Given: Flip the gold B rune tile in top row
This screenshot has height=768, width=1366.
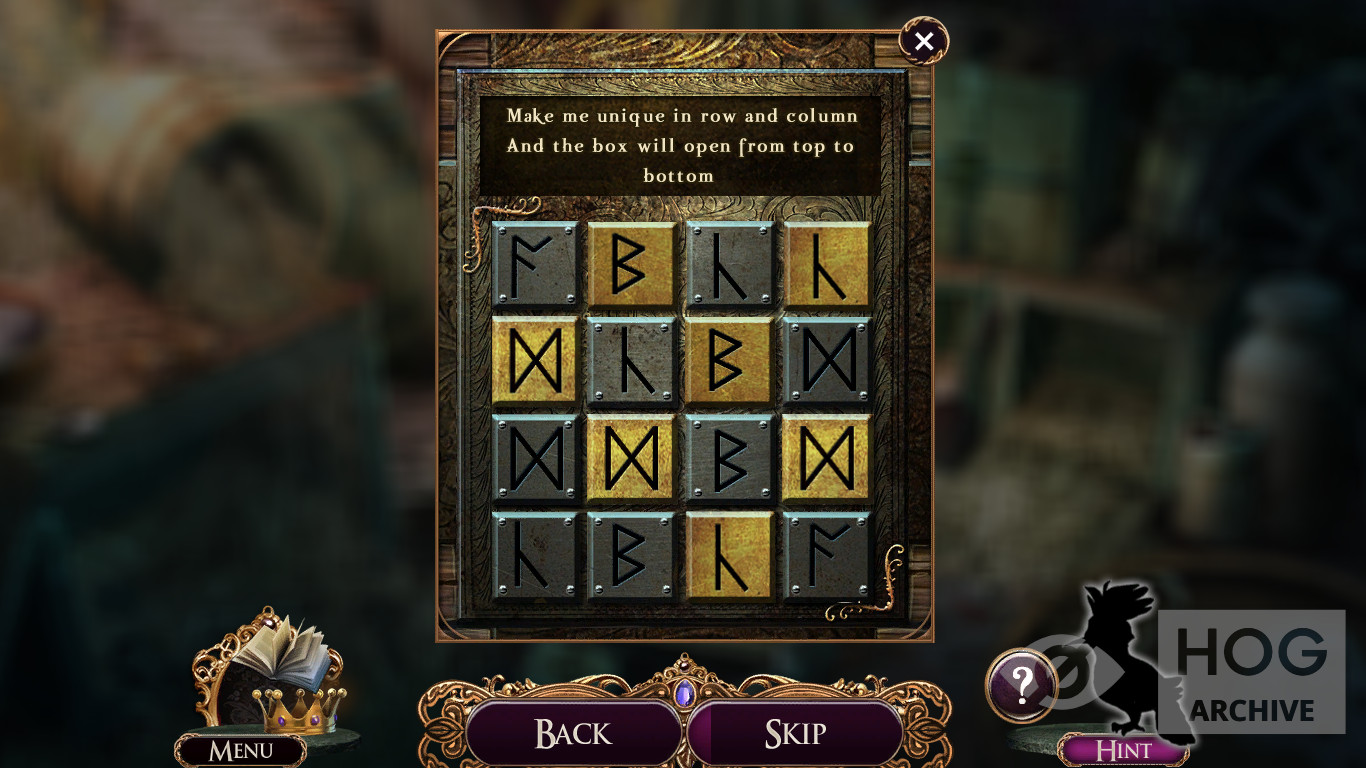Looking at the screenshot, I should 630,264.
